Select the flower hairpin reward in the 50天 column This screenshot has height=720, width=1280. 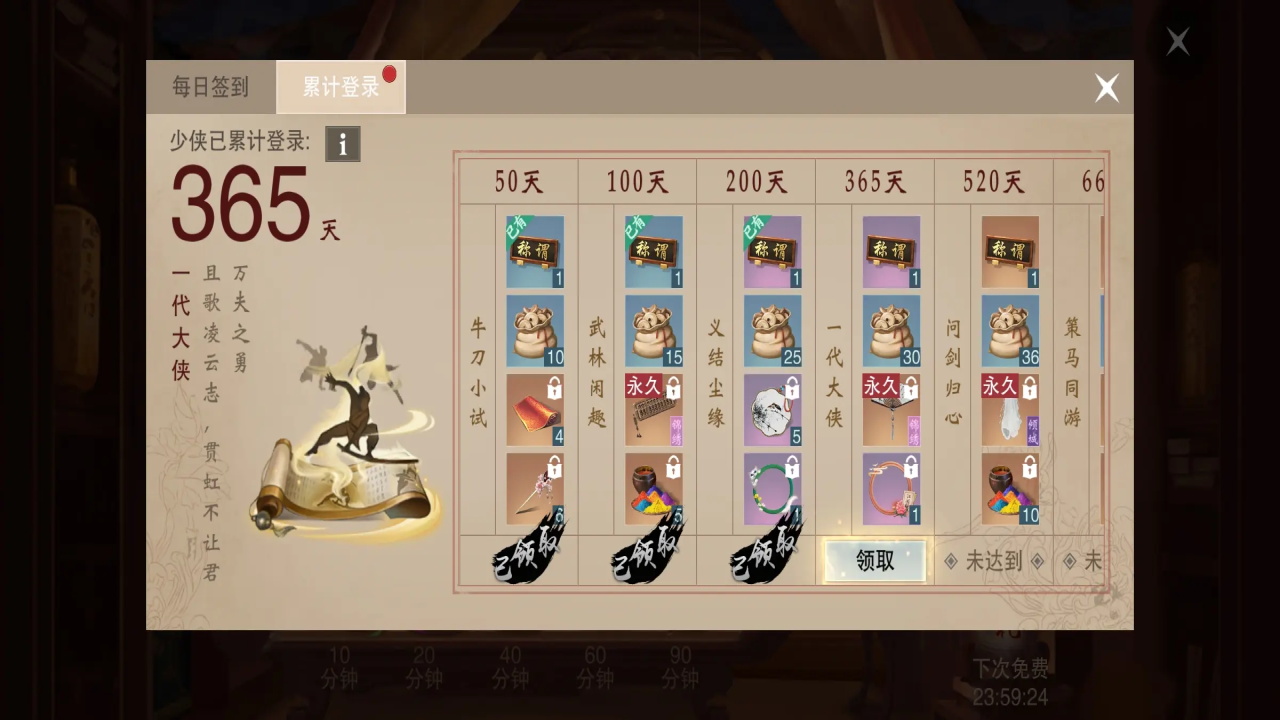tap(533, 488)
